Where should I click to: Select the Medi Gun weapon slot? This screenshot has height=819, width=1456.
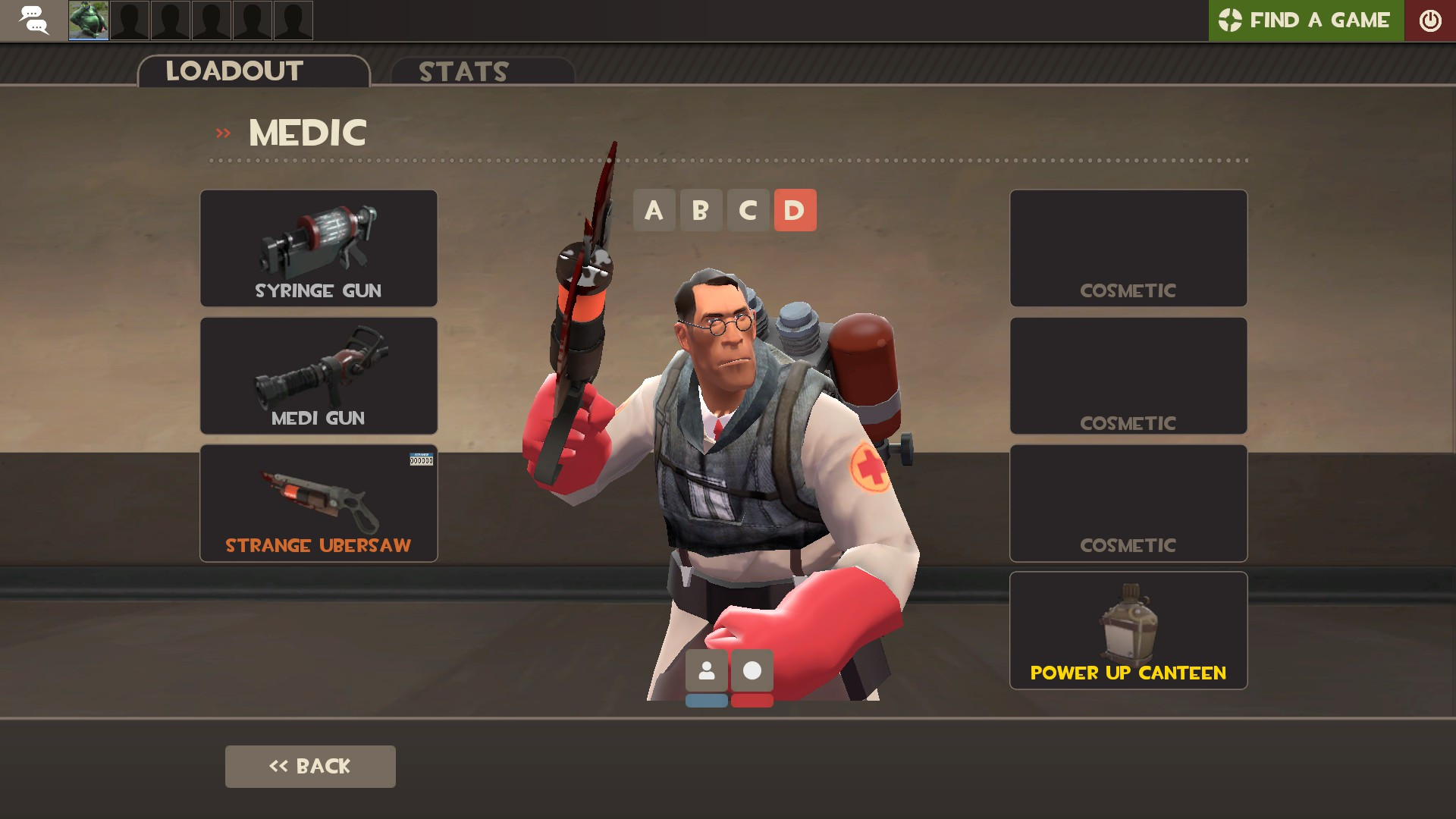(318, 375)
